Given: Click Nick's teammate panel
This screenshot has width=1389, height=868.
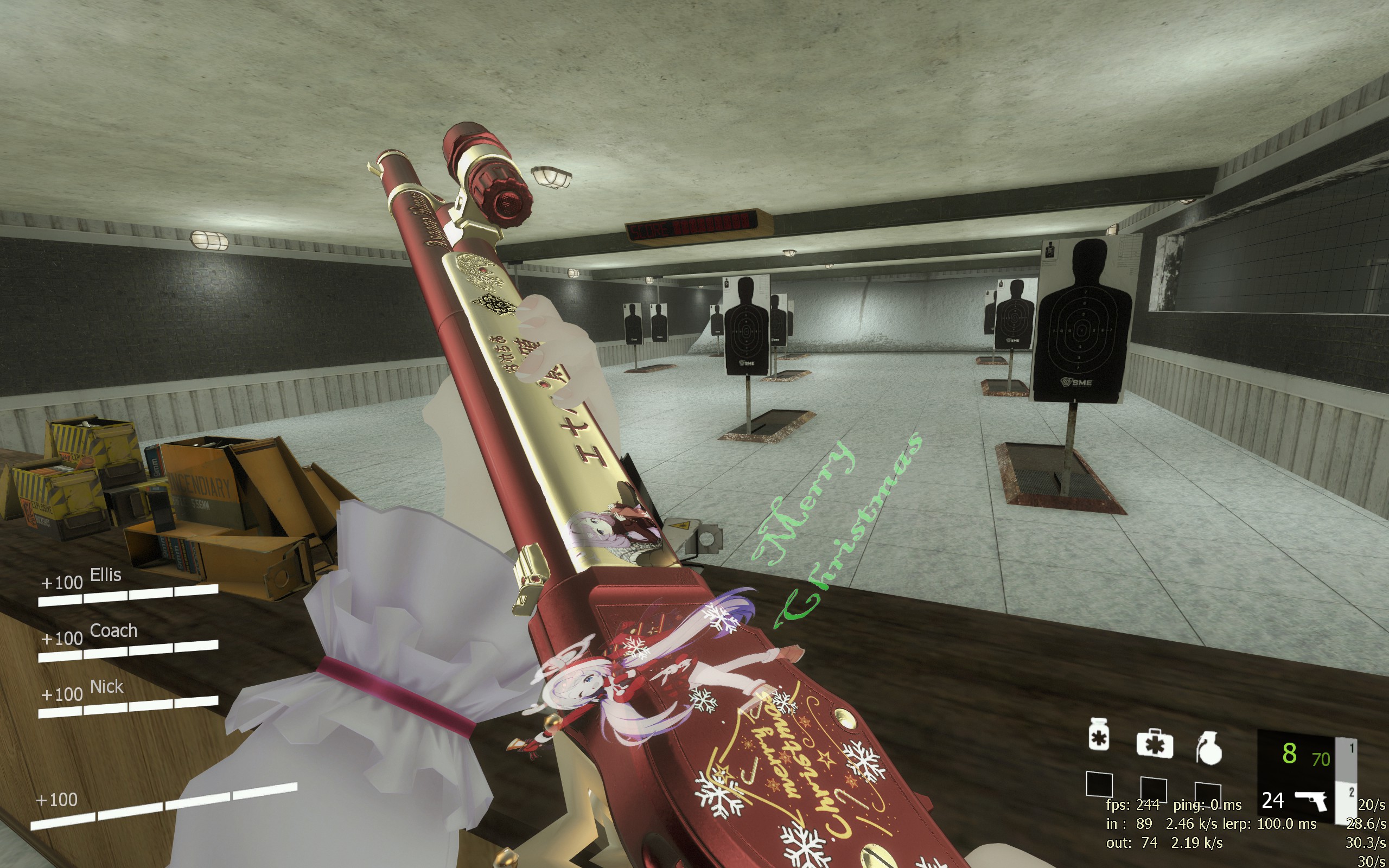Looking at the screenshot, I should 128,698.
